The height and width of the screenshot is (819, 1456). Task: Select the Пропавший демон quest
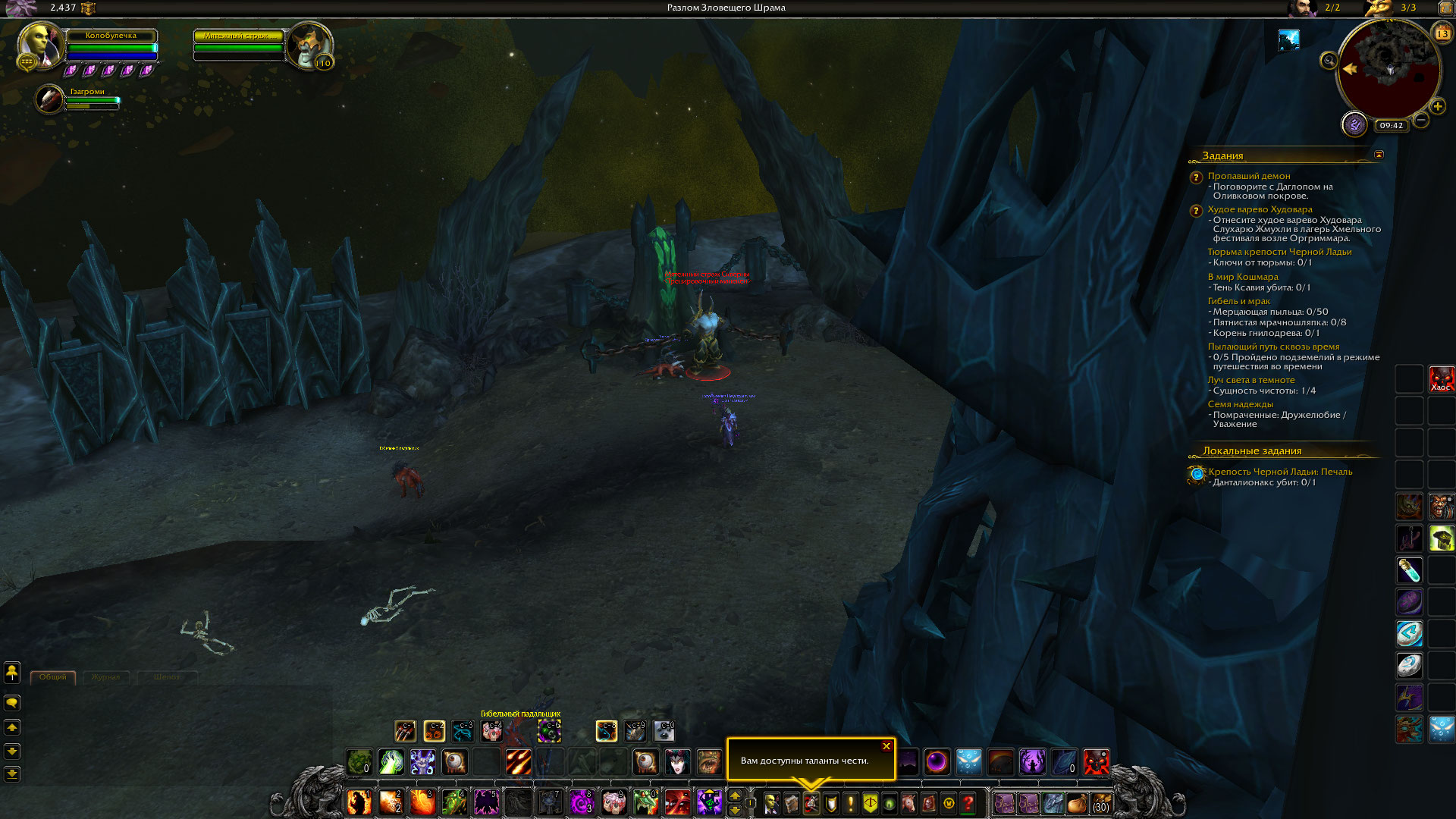click(1248, 176)
